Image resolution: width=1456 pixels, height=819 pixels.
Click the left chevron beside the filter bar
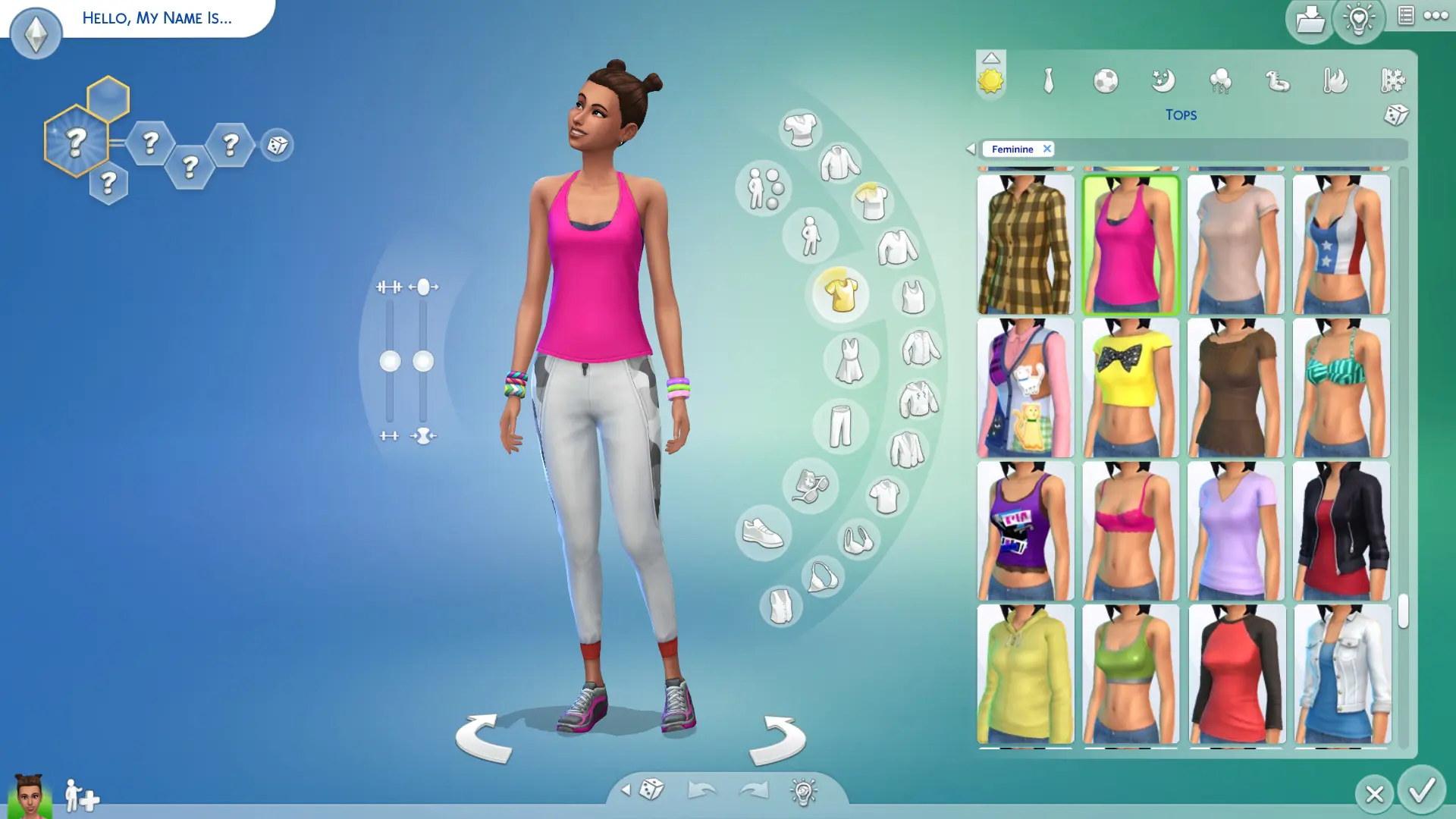(x=973, y=149)
